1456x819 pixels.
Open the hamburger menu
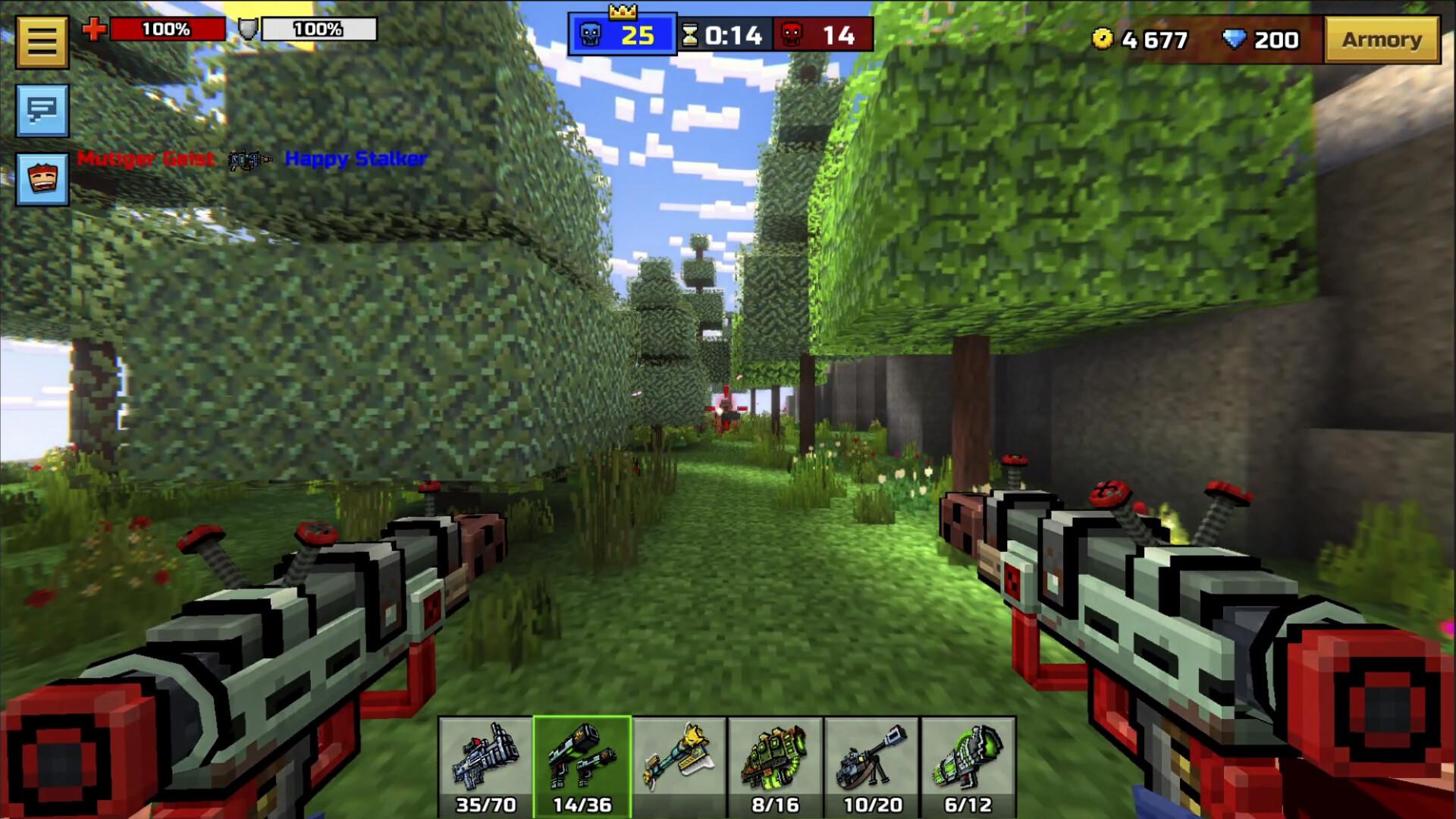point(42,40)
